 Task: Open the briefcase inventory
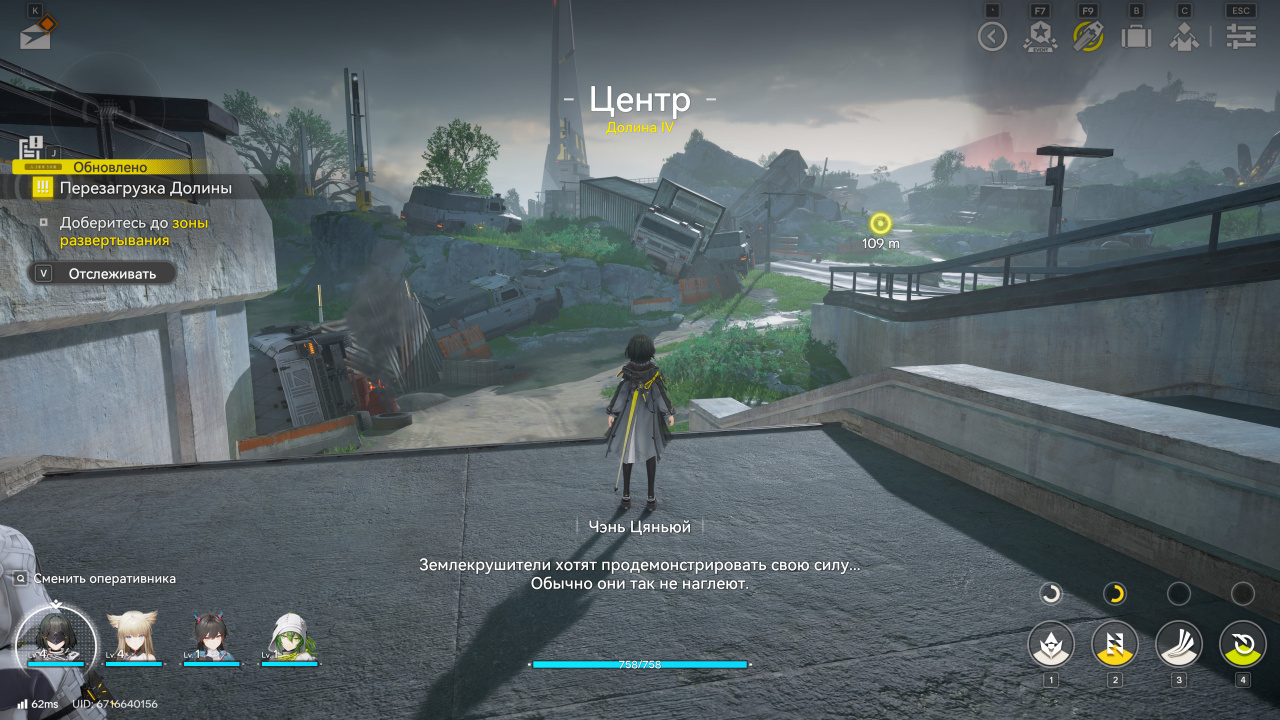(1136, 37)
